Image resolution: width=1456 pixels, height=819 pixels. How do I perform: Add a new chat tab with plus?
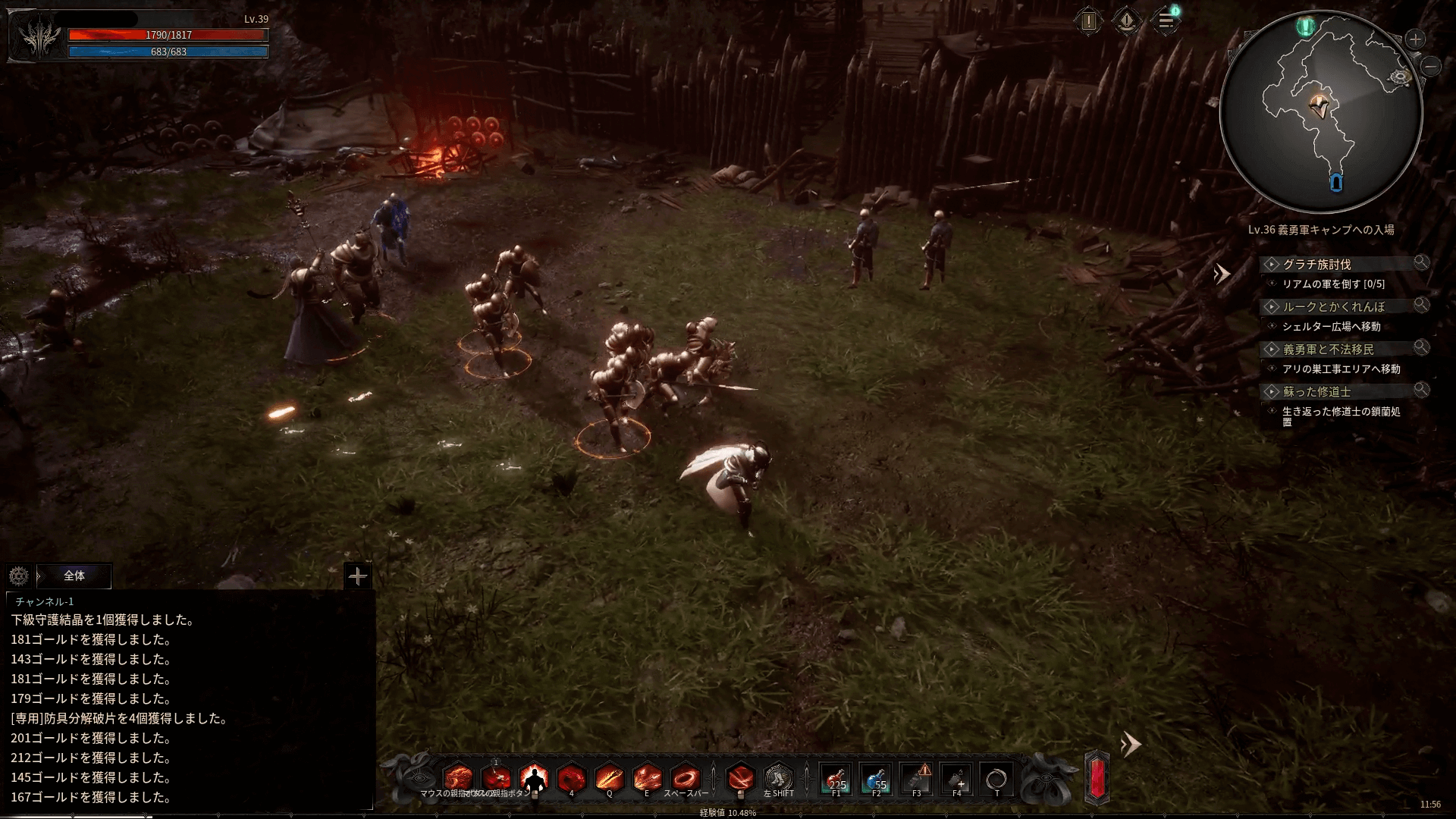(357, 576)
